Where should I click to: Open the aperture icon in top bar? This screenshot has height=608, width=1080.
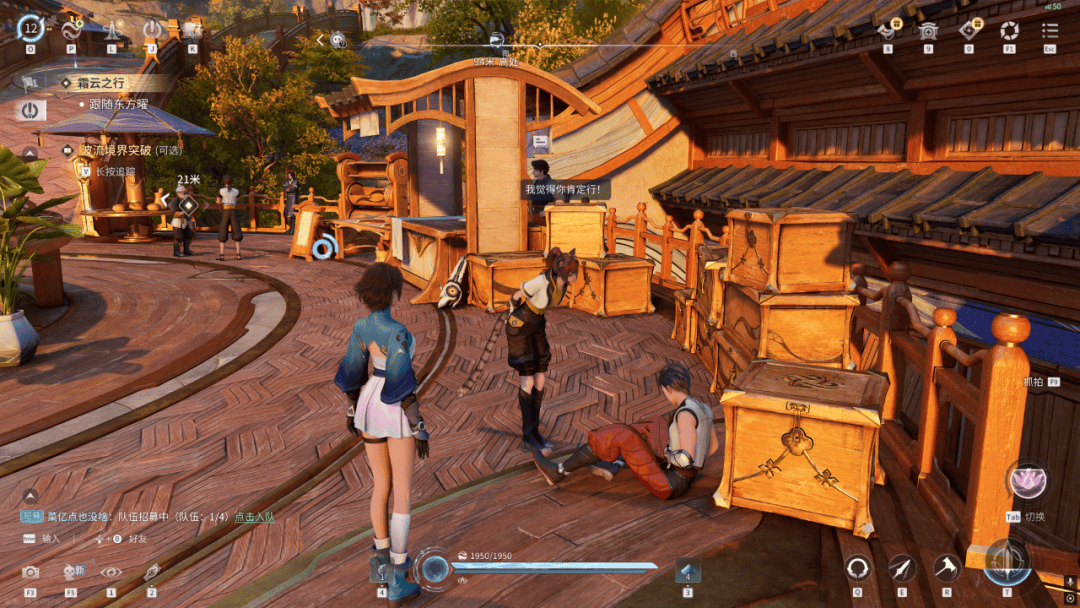[1009, 30]
